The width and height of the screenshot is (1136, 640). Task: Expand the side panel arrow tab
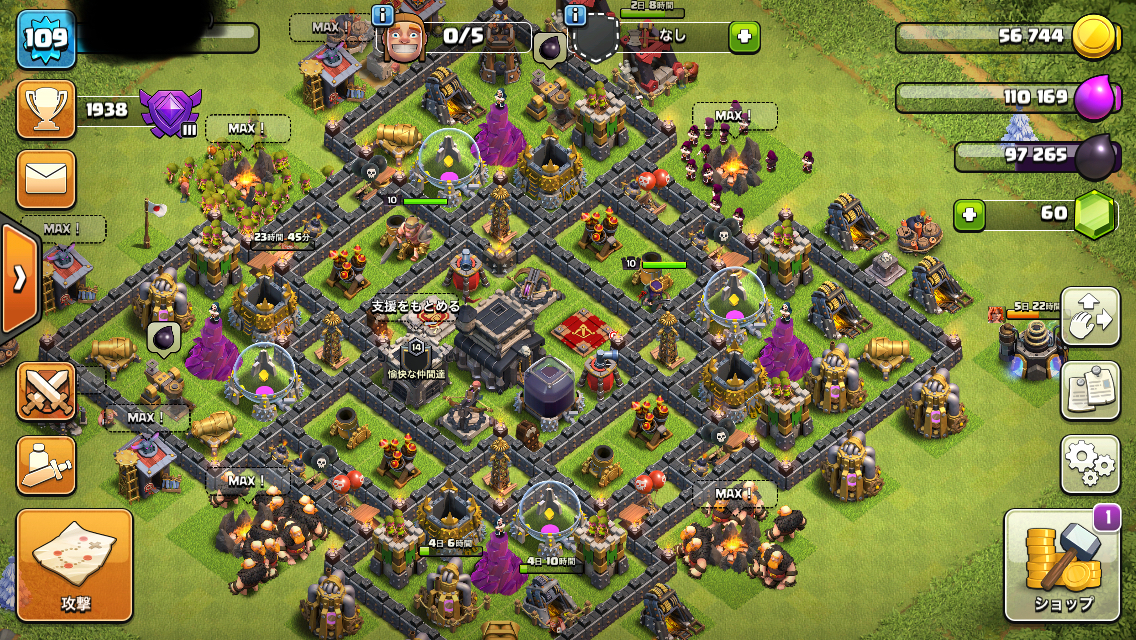point(19,278)
